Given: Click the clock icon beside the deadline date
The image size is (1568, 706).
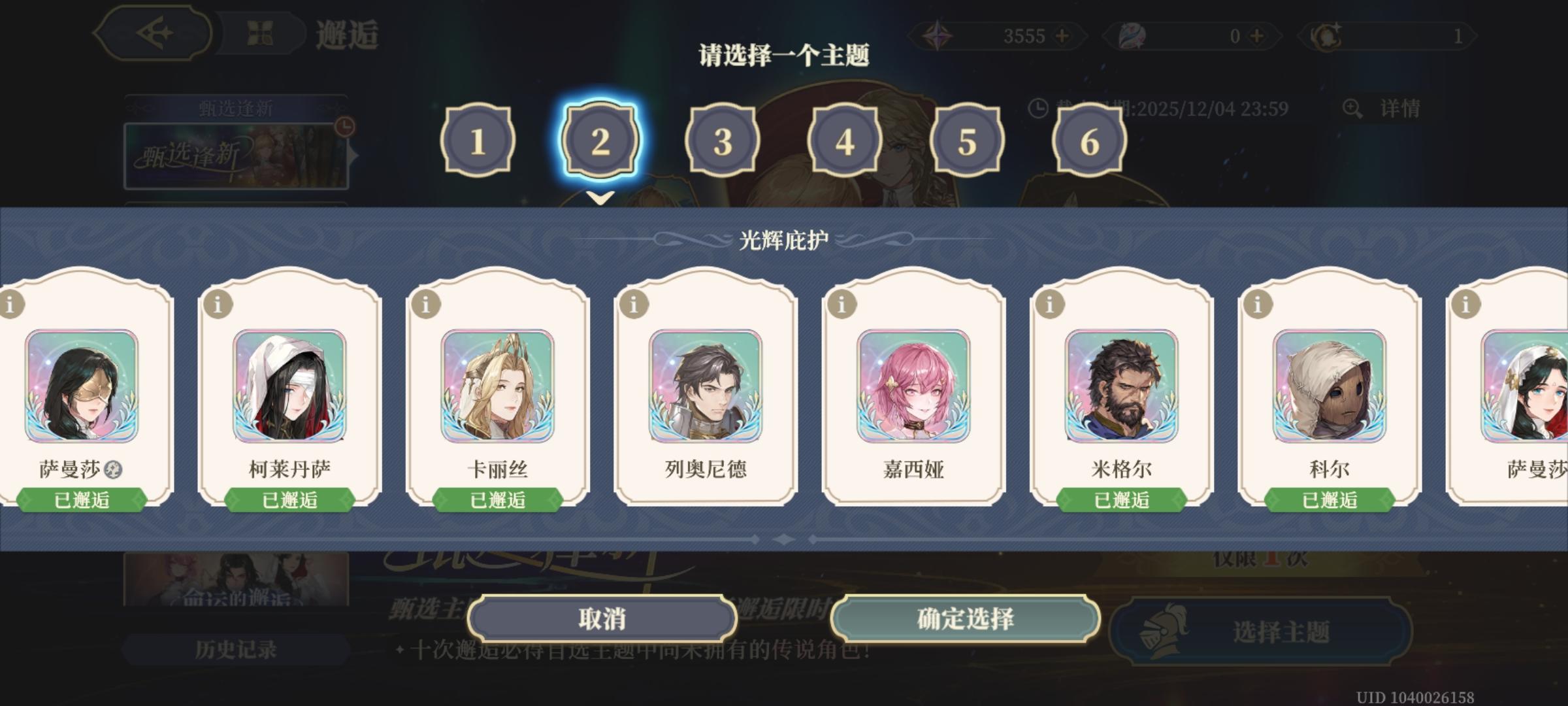Looking at the screenshot, I should (1039, 106).
